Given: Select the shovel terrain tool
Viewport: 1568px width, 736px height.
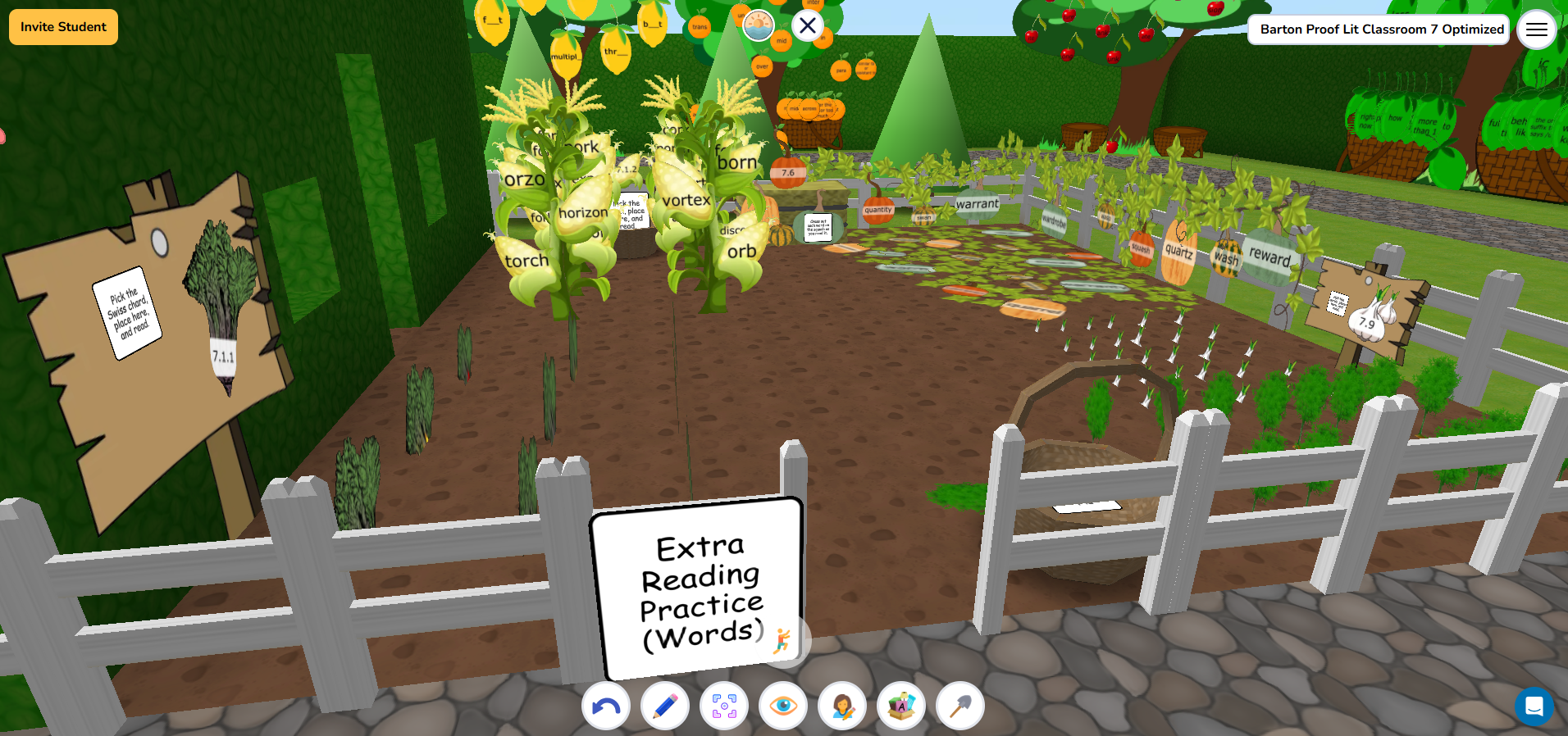Looking at the screenshot, I should (959, 706).
